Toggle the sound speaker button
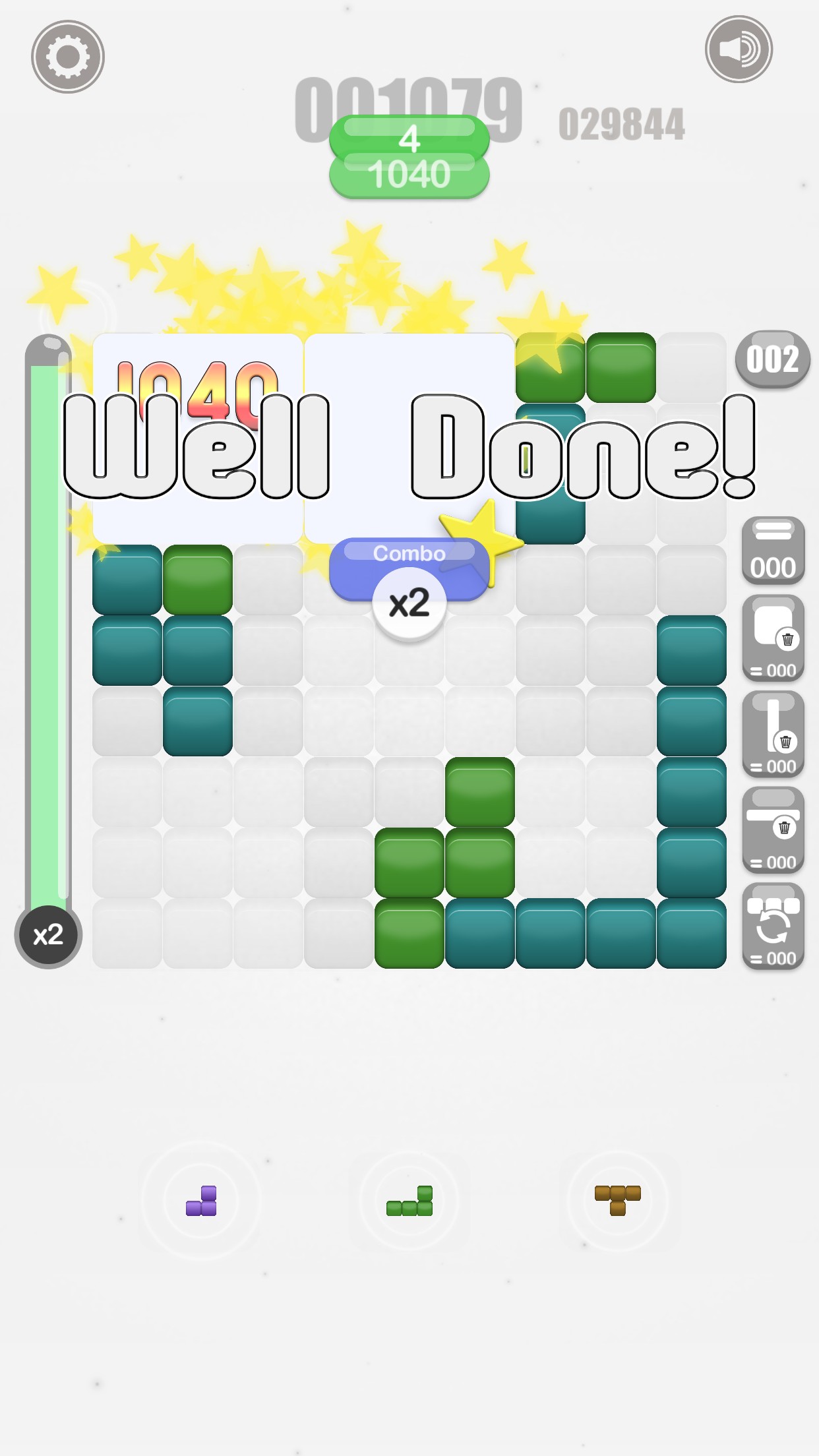Image resolution: width=819 pixels, height=1456 pixels. [x=739, y=49]
